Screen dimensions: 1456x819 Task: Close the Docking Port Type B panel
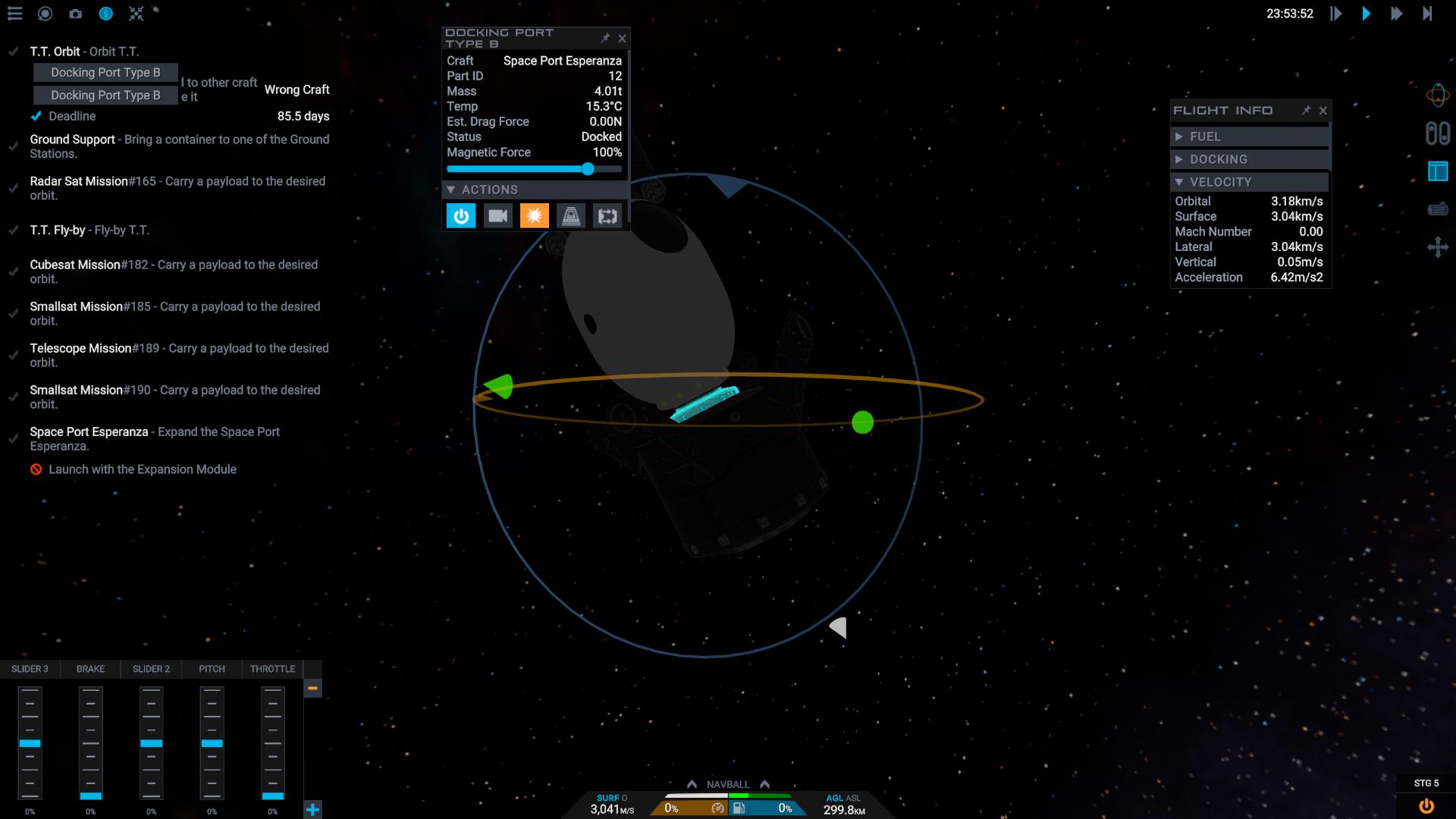[622, 38]
